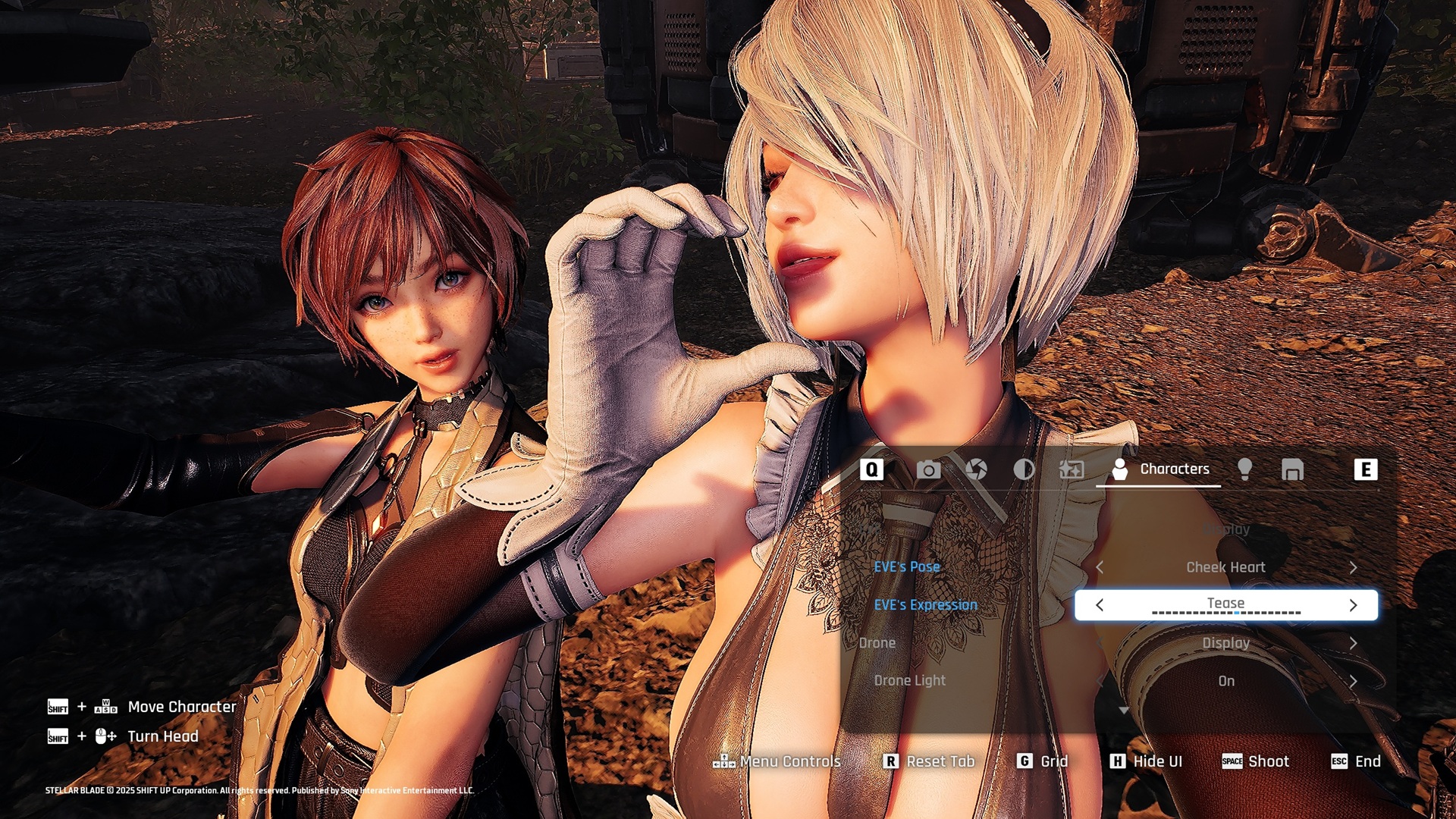Hide the photo mode UI

[x=1146, y=761]
